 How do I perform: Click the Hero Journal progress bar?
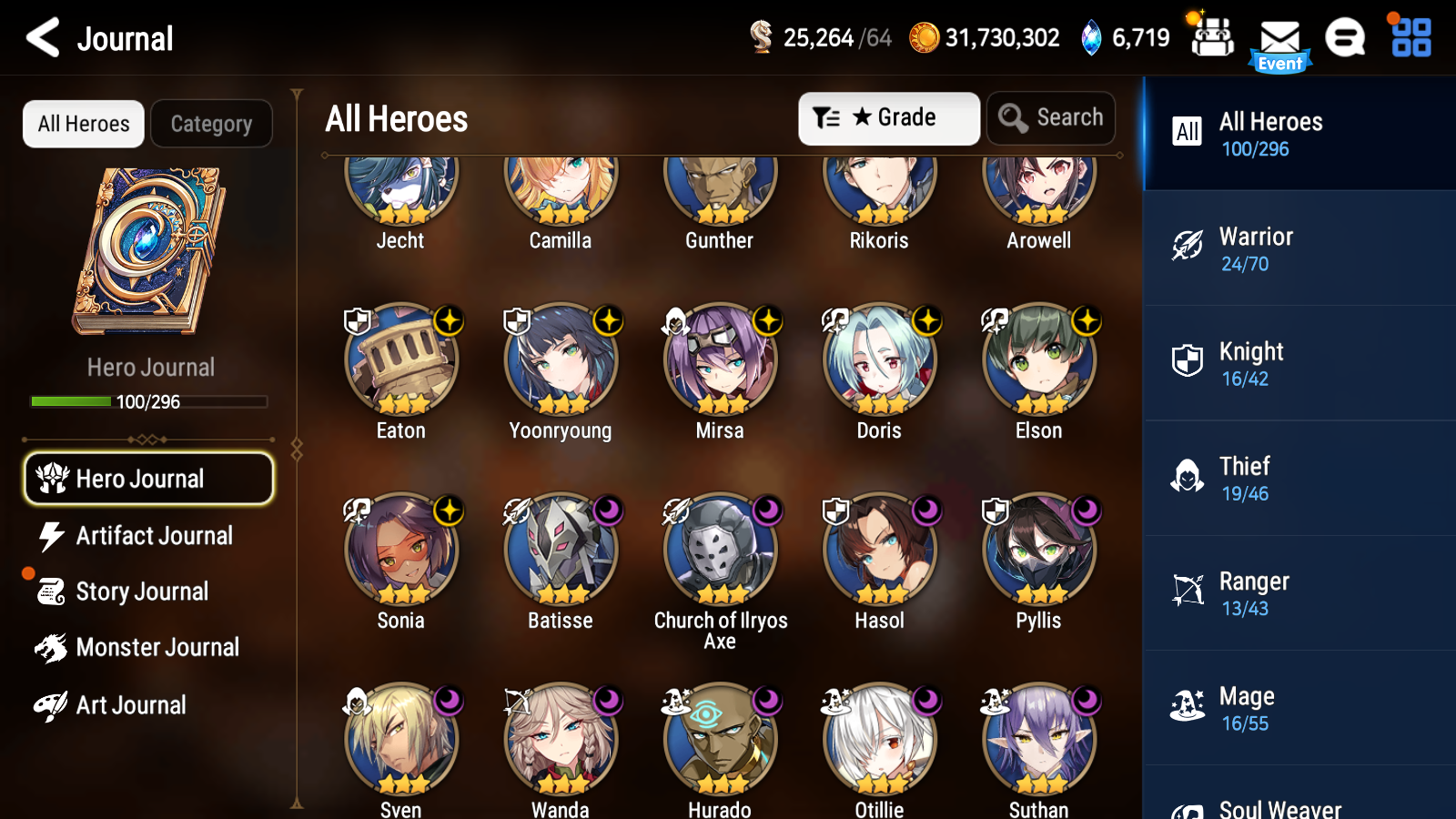coord(148,401)
